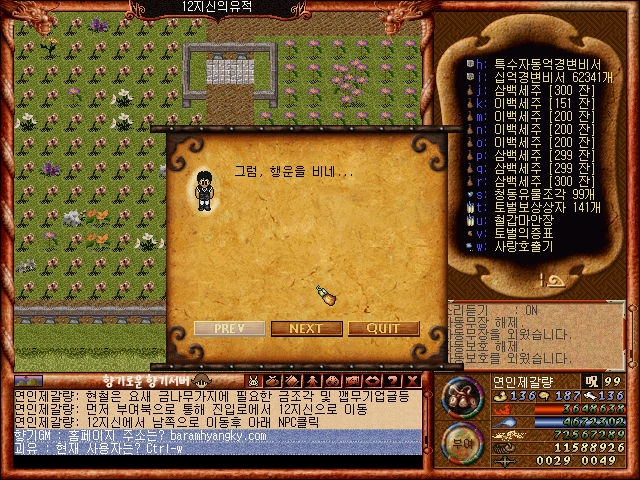Image resolution: width=640 pixels, height=480 pixels.
Task: Click the red X toolbar button
Action: point(413,381)
